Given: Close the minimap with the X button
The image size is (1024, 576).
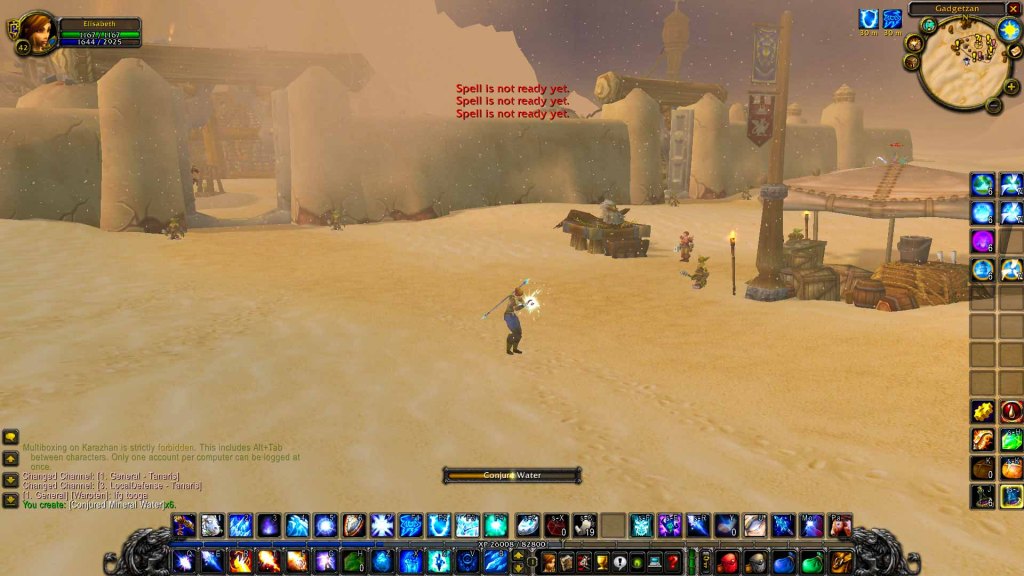Looking at the screenshot, I should pos(1013,9).
